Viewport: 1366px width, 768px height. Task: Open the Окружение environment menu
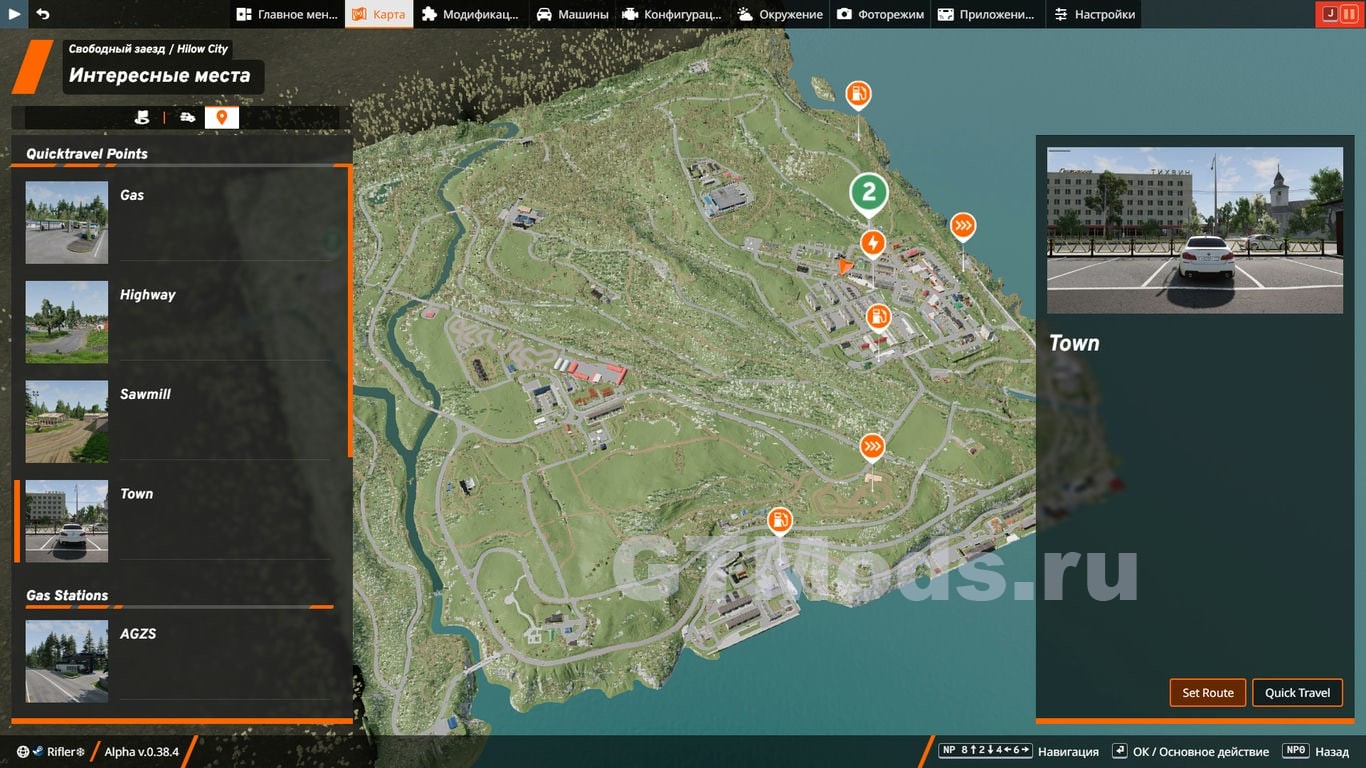point(780,14)
